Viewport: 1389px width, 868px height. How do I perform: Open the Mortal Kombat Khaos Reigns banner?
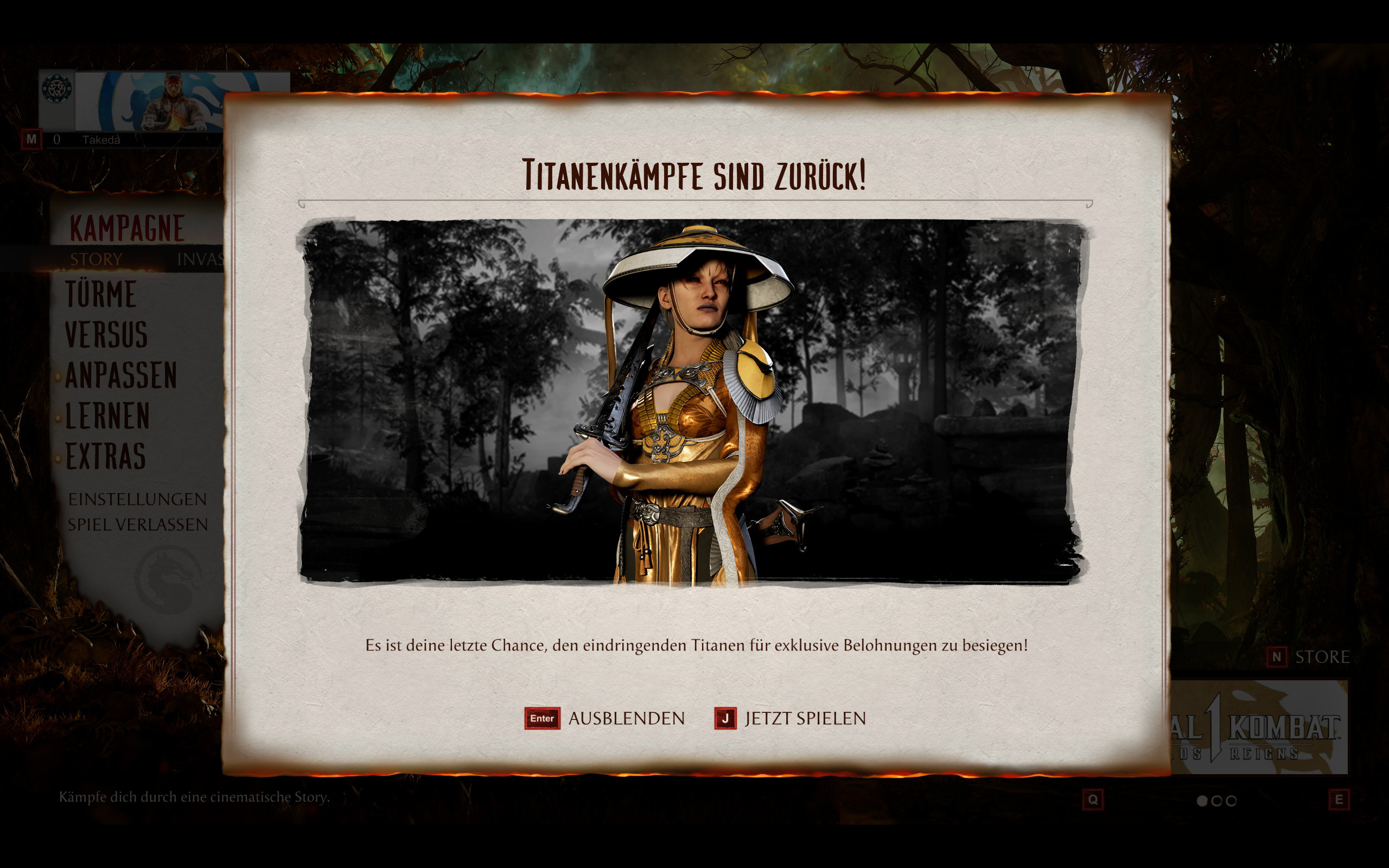point(1258,727)
